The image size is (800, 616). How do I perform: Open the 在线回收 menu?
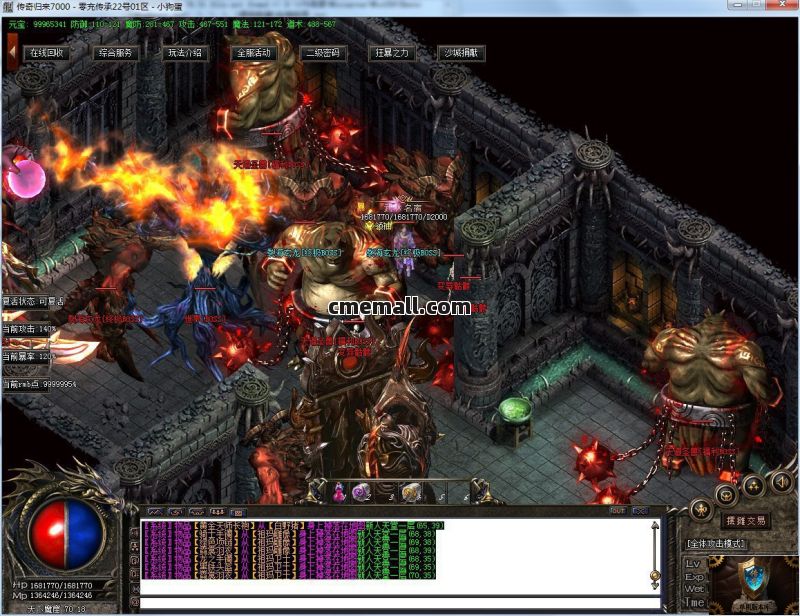(x=46, y=53)
